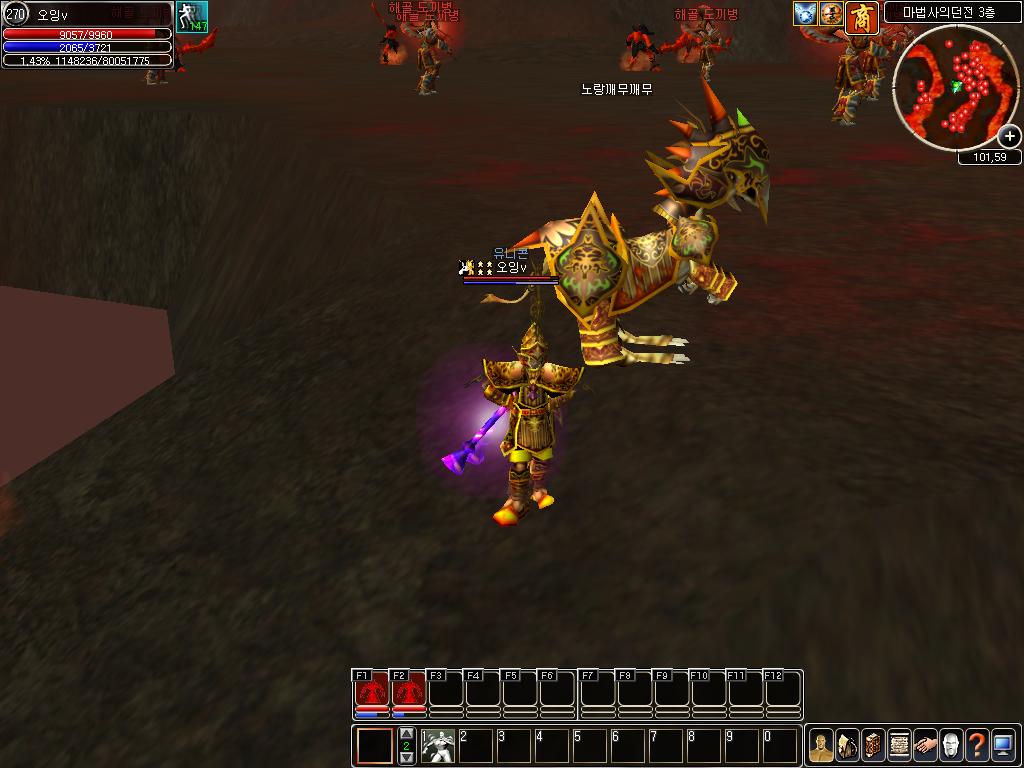This screenshot has width=1024, height=768.
Task: Click the hotbar page up arrow
Action: click(406, 735)
